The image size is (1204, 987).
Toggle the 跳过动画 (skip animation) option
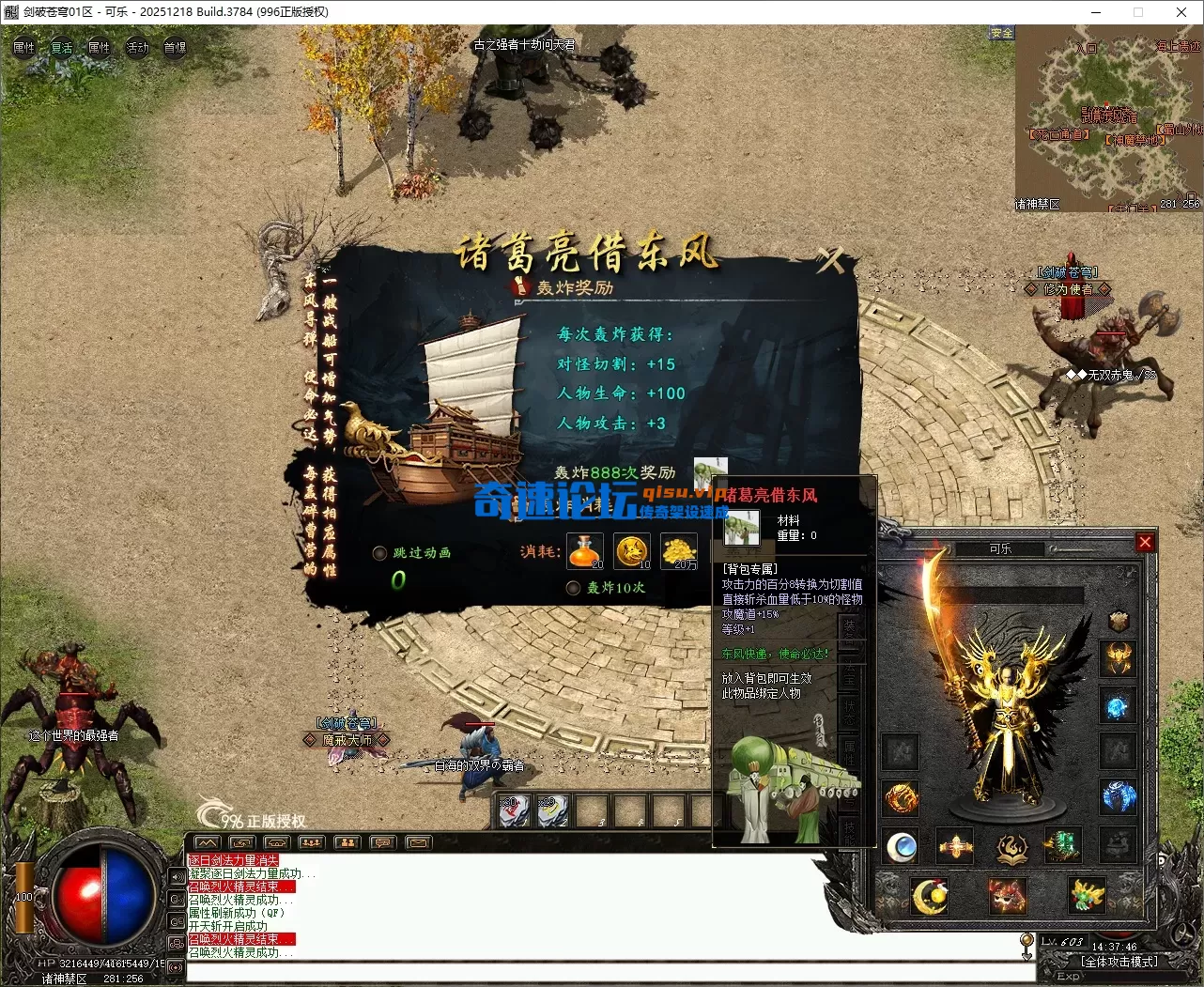click(x=380, y=553)
